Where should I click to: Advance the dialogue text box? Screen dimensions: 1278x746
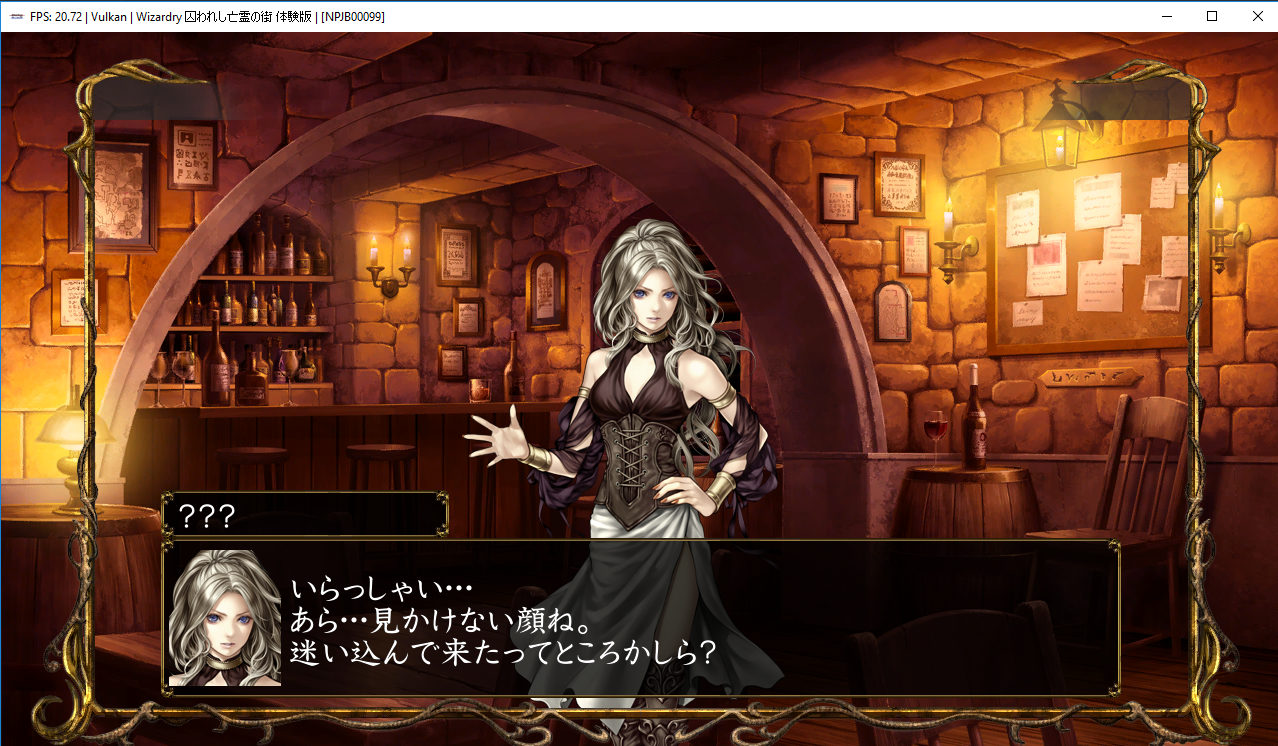tap(640, 618)
